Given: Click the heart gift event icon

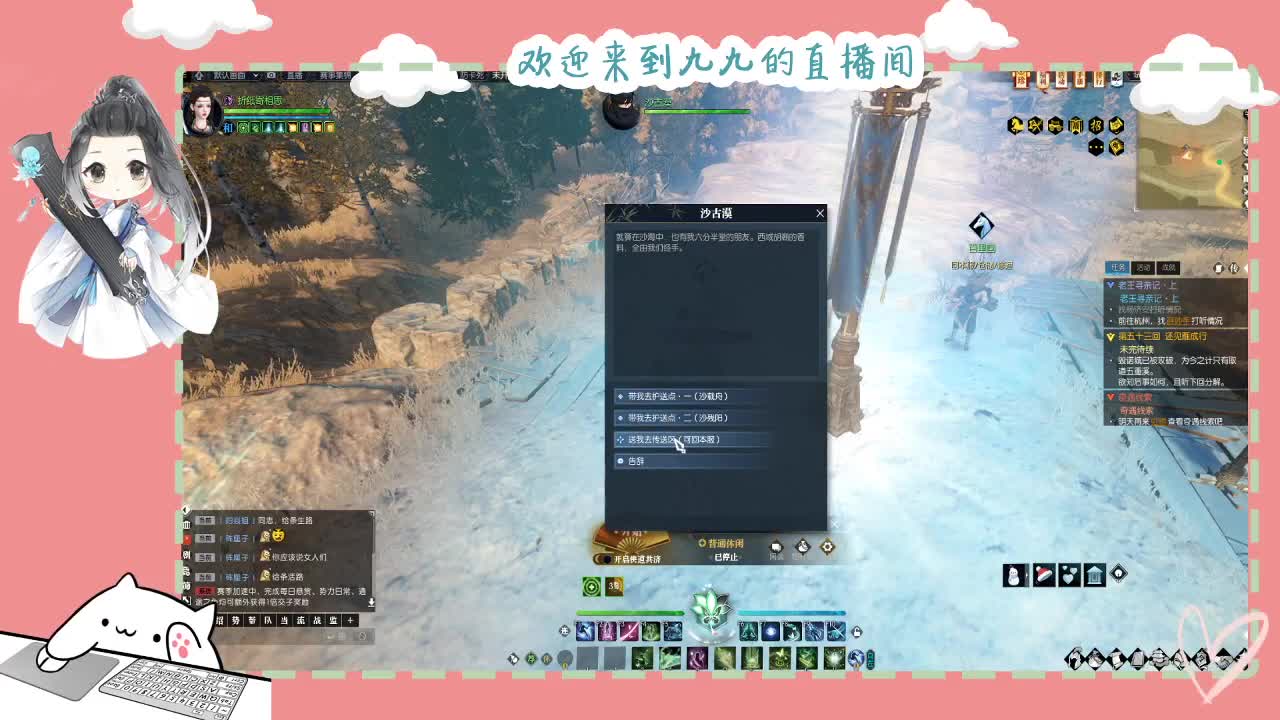Looking at the screenshot, I should (1068, 575).
